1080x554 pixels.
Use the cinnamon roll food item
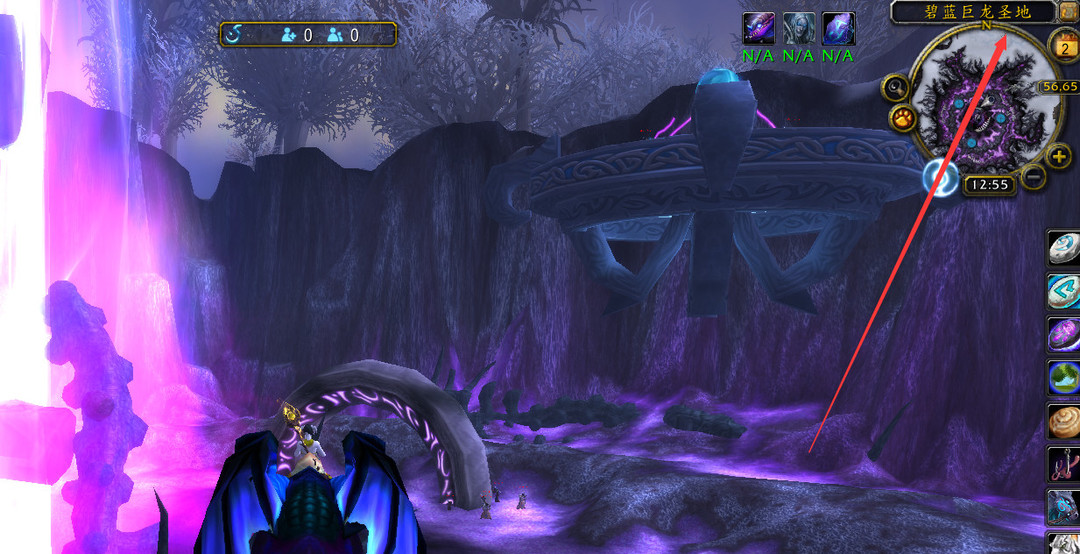(x=1064, y=421)
